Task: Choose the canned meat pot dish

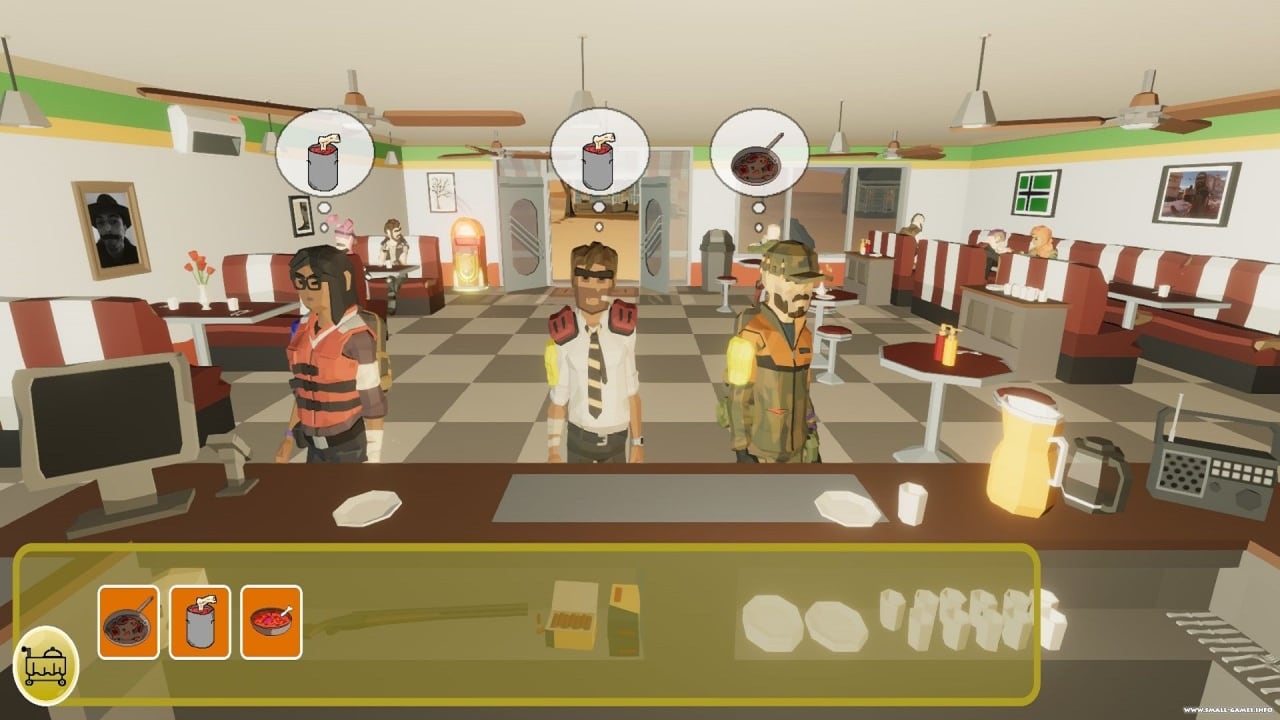Action: coord(200,622)
